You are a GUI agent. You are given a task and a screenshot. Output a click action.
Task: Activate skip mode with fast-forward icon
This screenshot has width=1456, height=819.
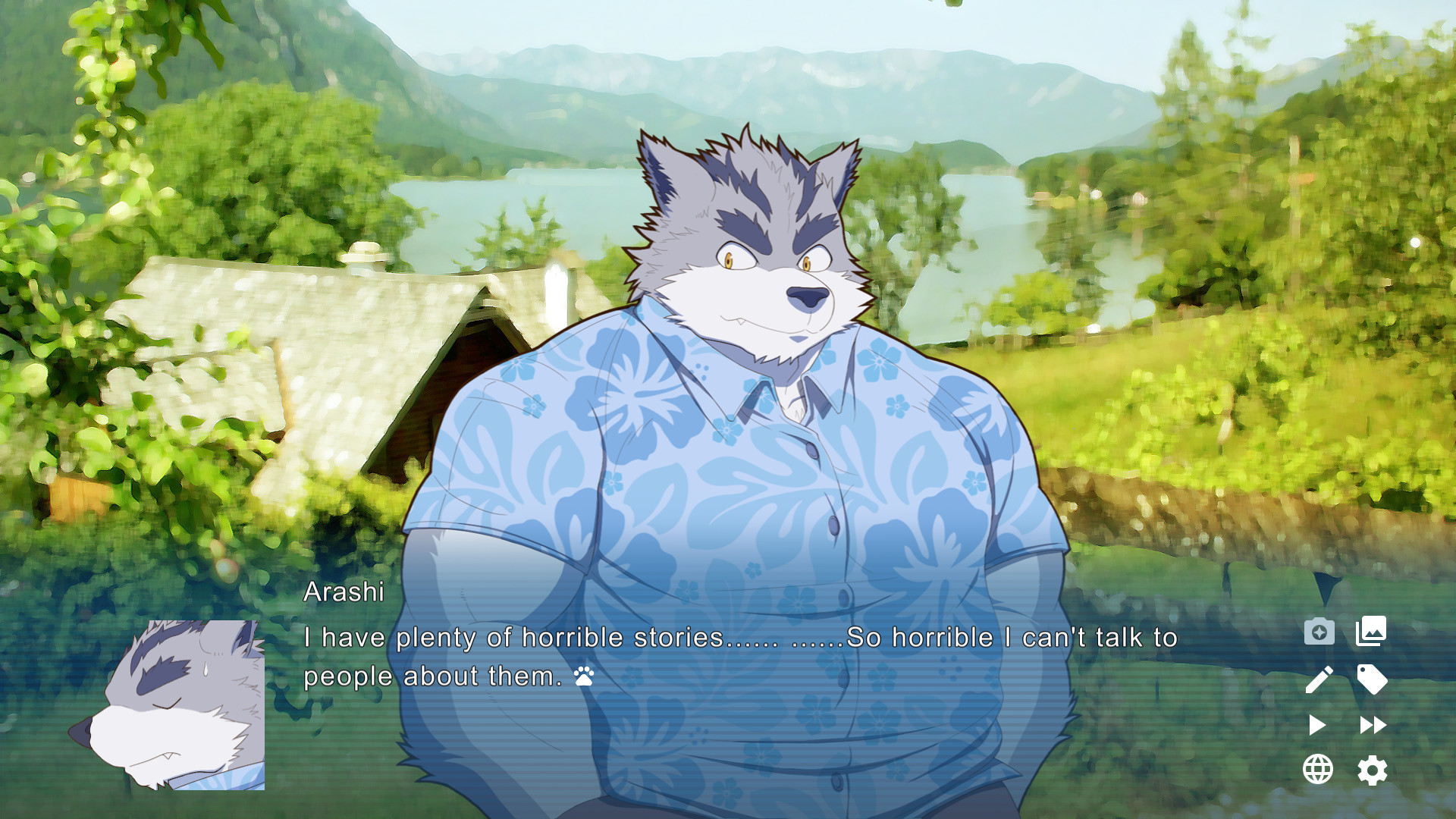[x=1373, y=726]
